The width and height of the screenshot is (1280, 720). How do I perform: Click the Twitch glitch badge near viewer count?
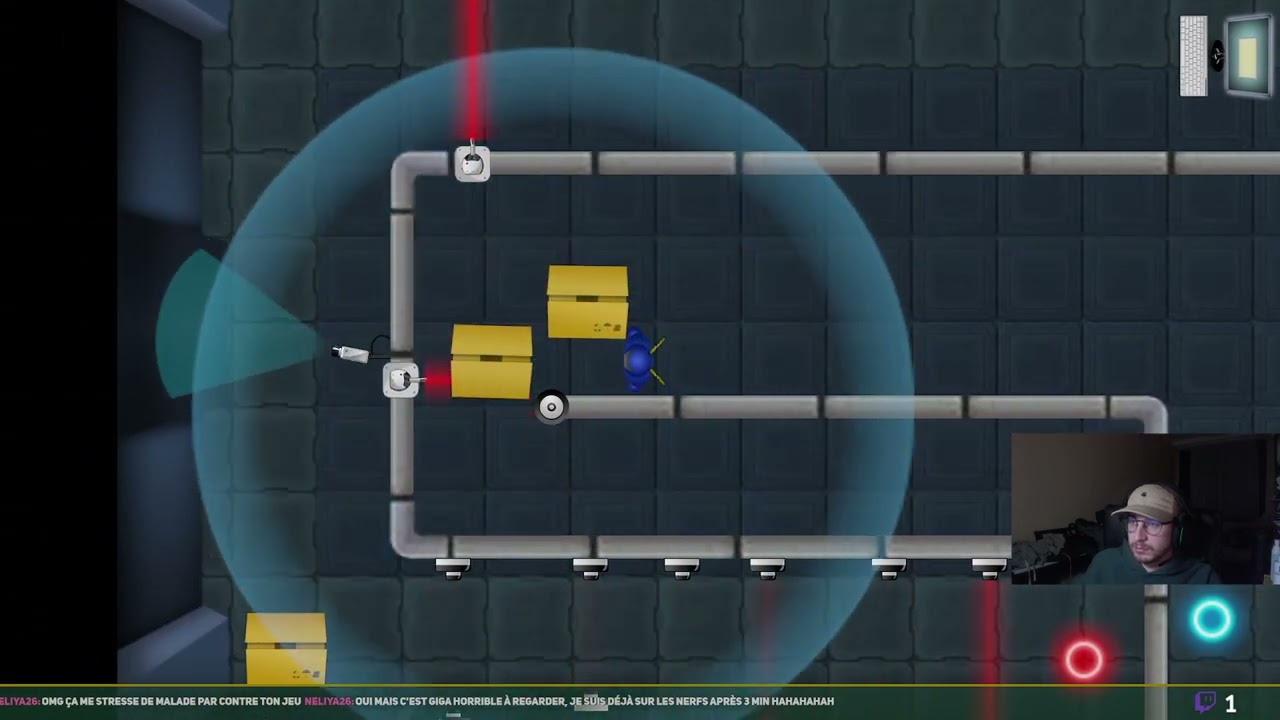click(x=1207, y=701)
